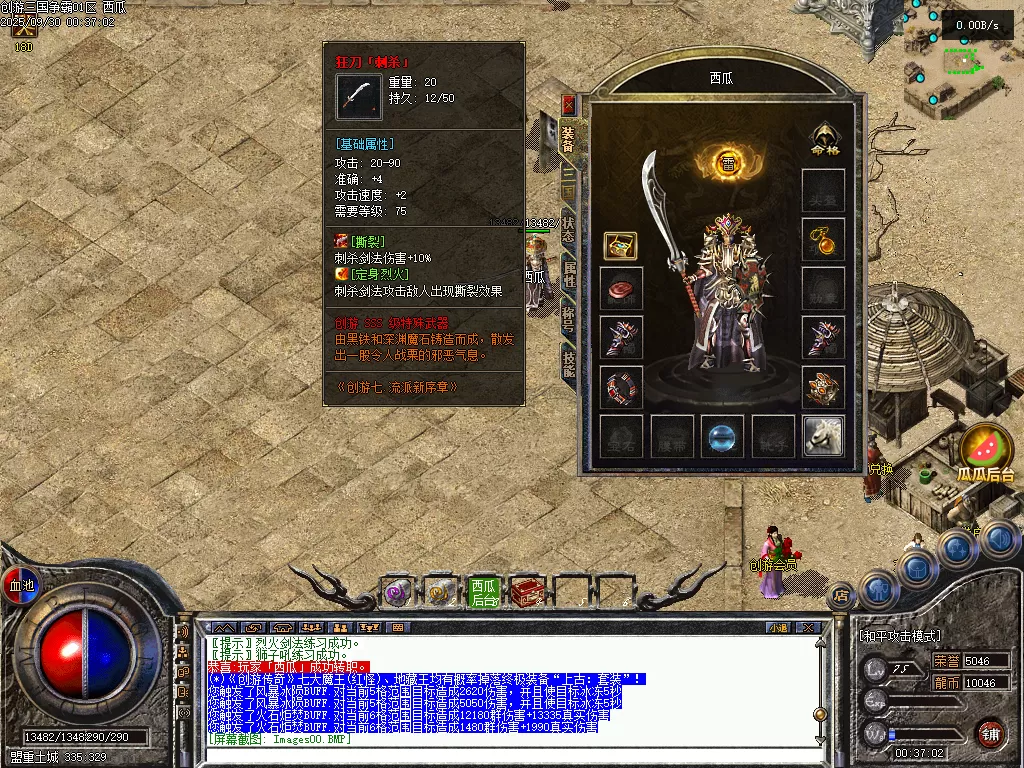Click the 小退 logout button
Image resolution: width=1024 pixels, height=768 pixels.
[x=777, y=628]
